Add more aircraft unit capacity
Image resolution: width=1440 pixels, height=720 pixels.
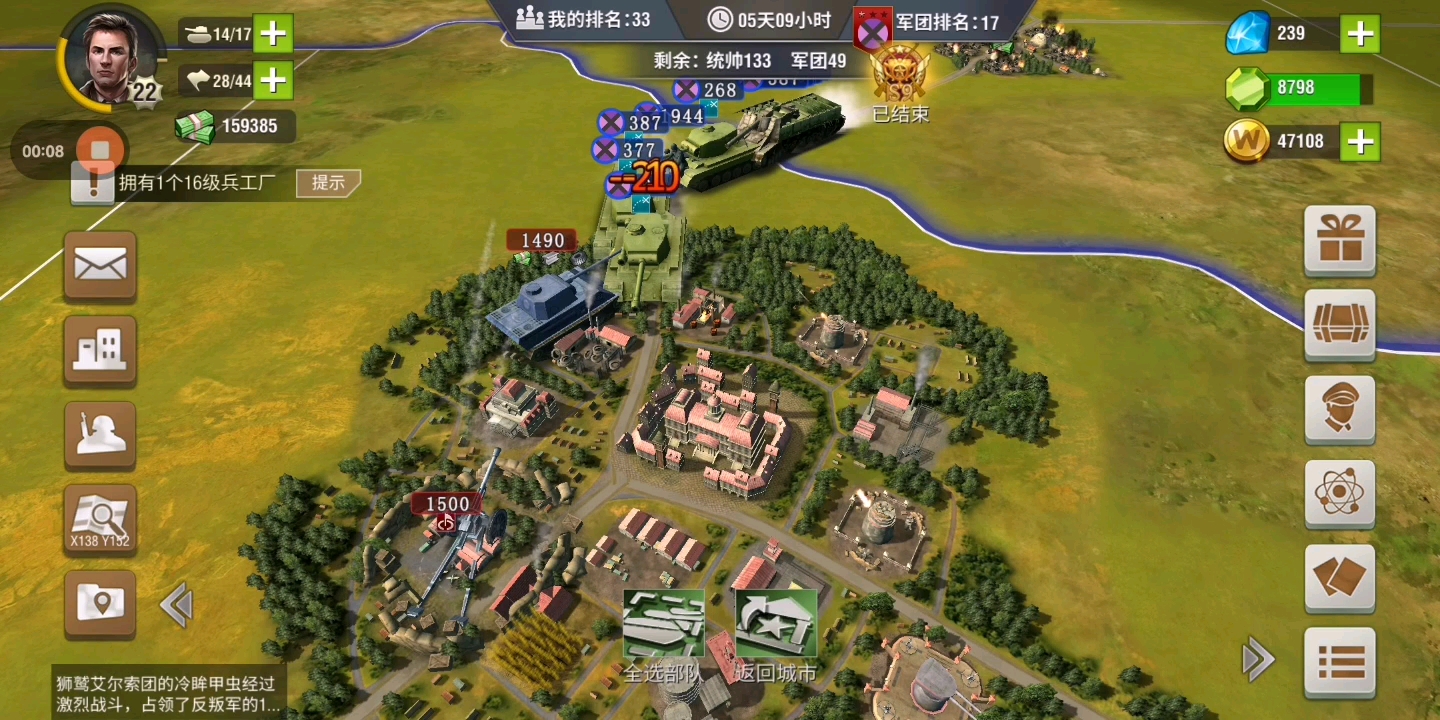[273, 79]
